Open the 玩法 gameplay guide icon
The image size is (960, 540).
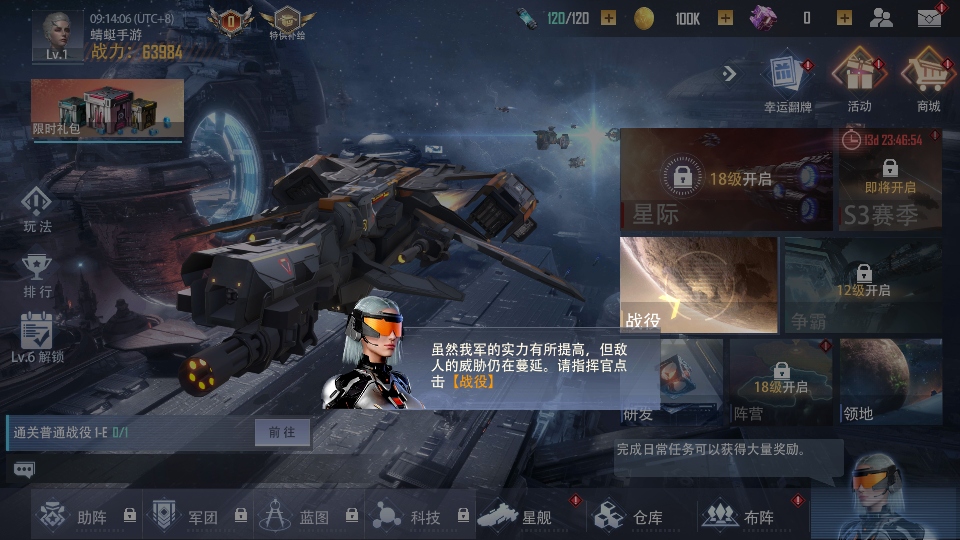click(x=37, y=208)
